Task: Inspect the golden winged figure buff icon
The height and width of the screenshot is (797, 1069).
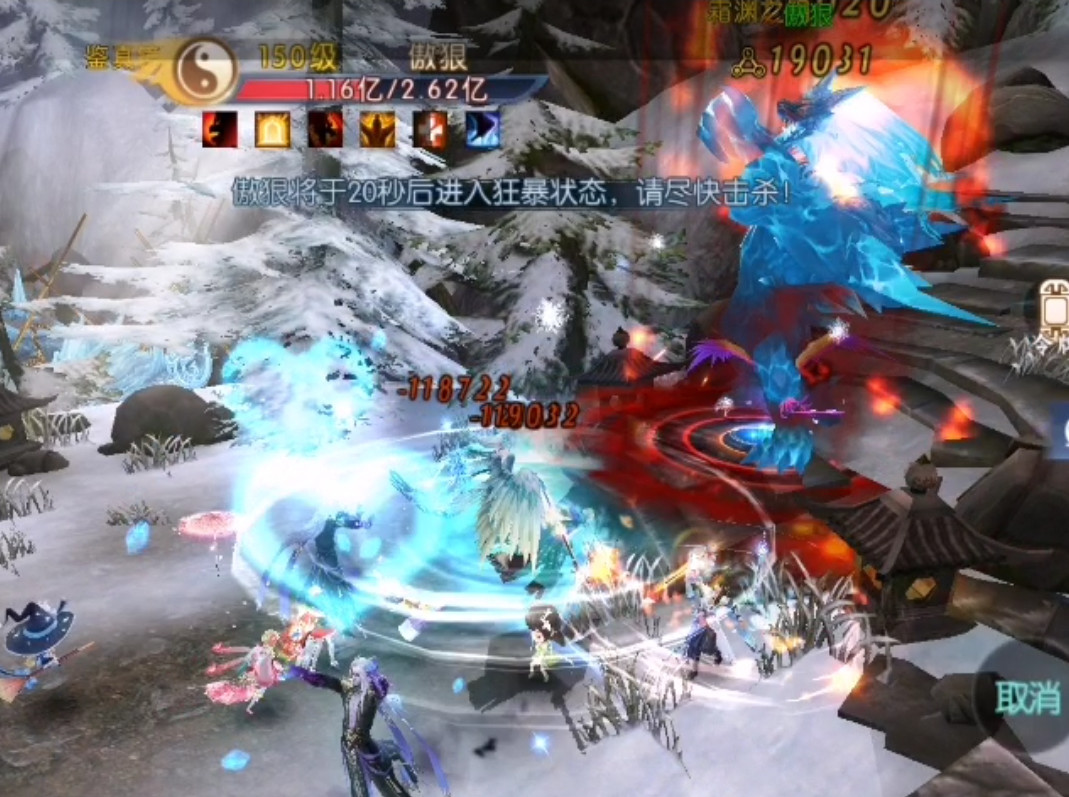Action: tap(378, 130)
